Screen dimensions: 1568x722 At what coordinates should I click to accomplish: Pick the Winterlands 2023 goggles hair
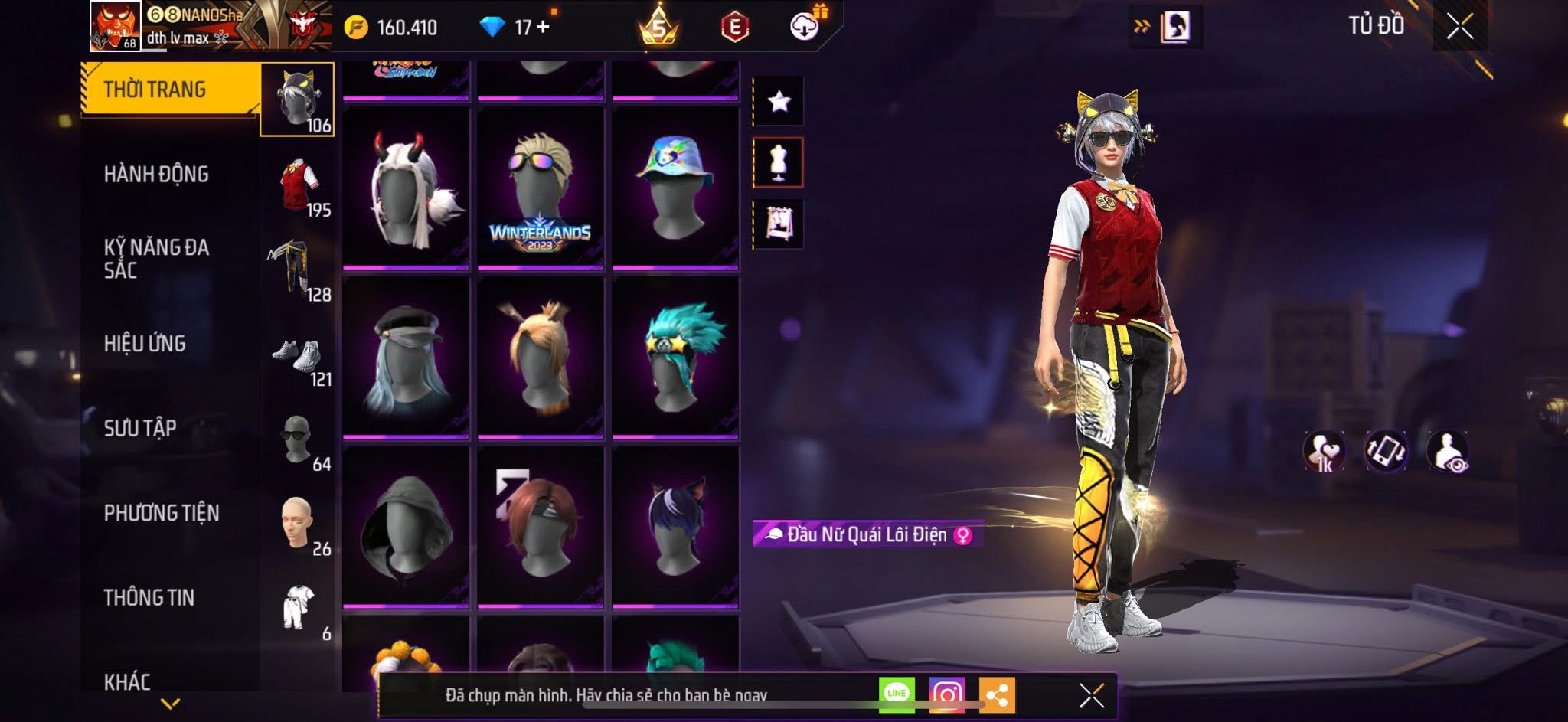tap(541, 188)
